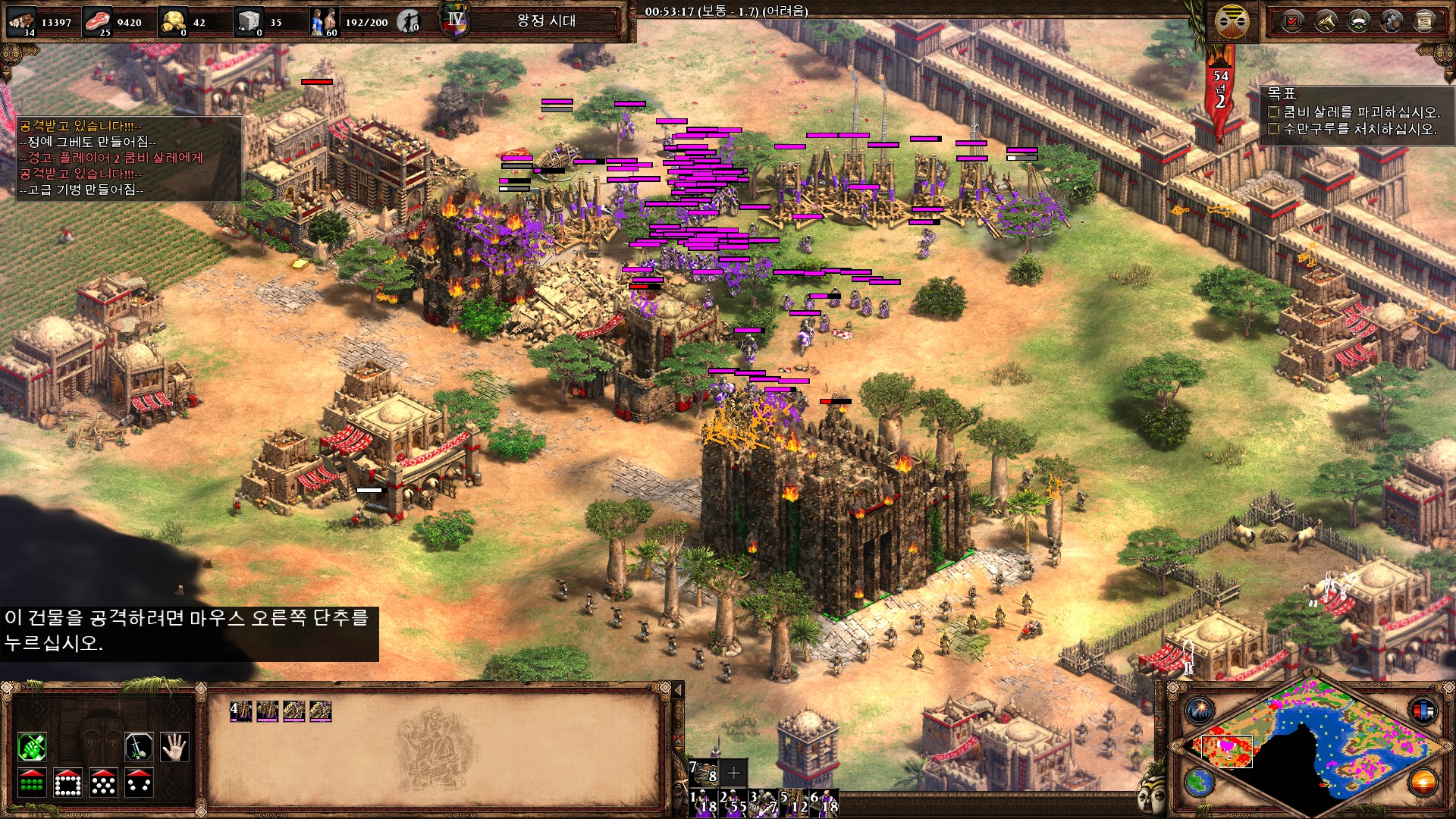
Task: Open the main menu scroll button
Action: coord(1424,21)
